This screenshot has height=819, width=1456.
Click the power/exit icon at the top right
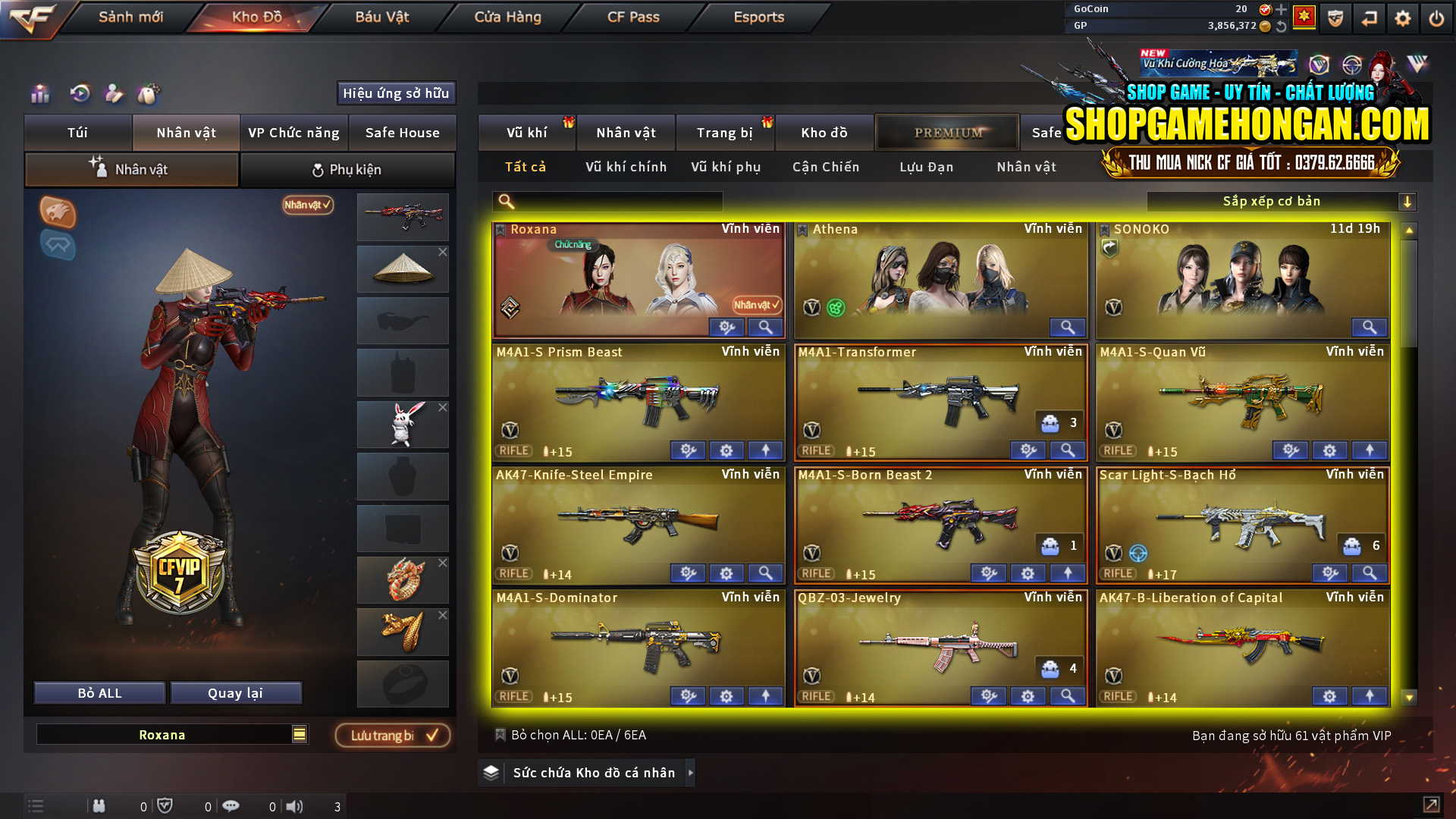[1436, 18]
